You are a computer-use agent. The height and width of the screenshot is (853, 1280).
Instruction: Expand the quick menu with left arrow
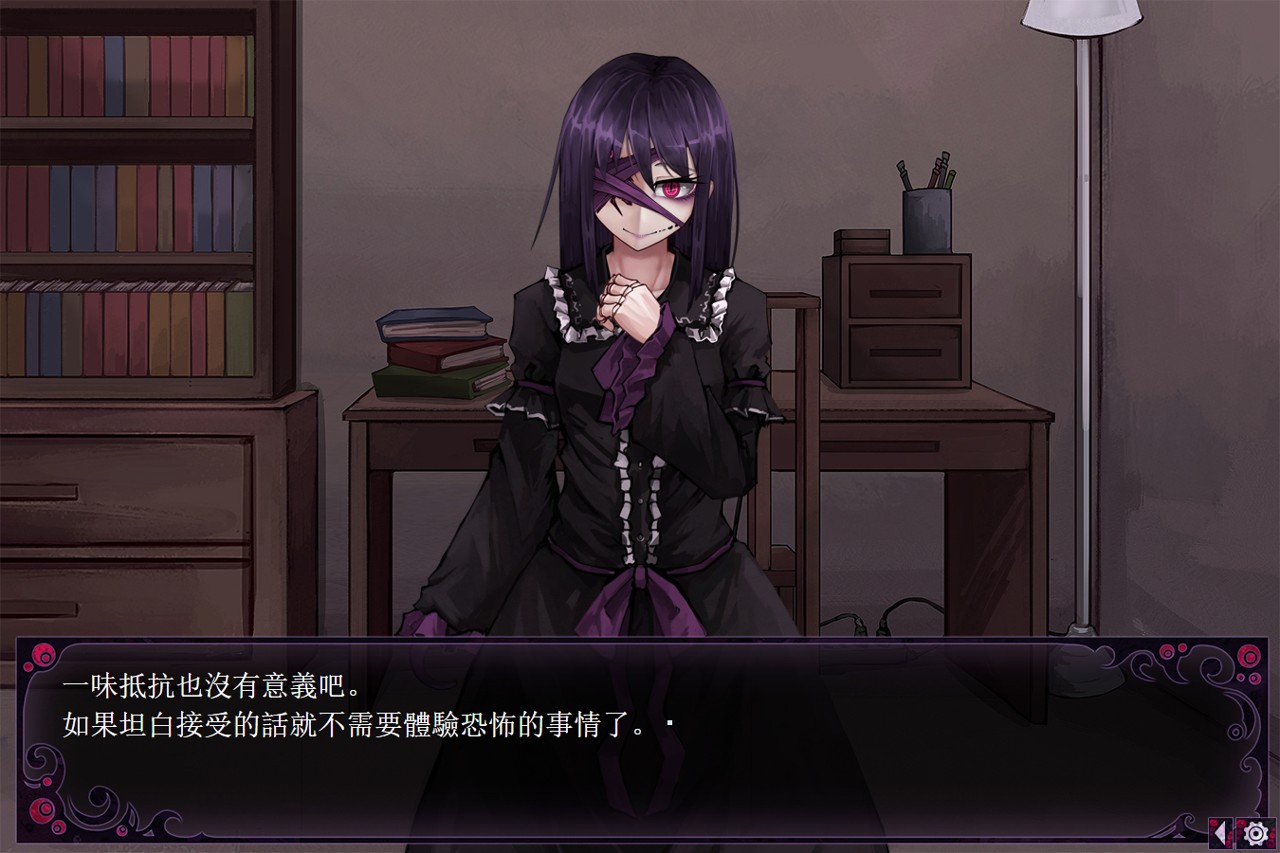click(x=1220, y=832)
